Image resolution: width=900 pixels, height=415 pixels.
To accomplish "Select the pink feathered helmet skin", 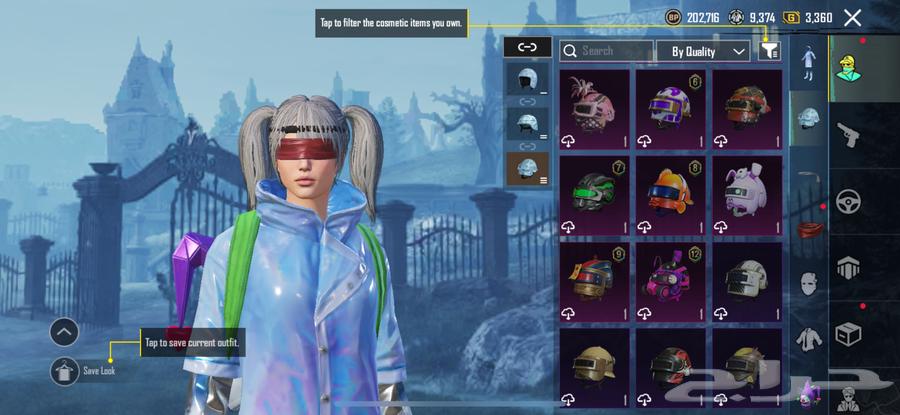I will [x=594, y=108].
